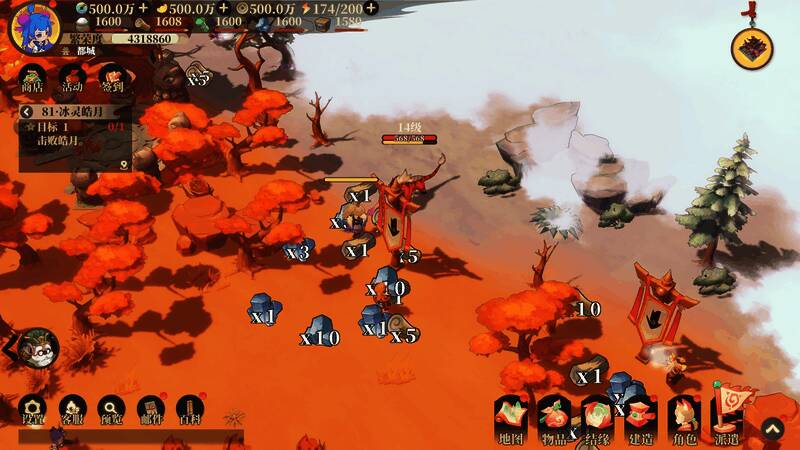Open the 设置 settings menu
Viewport: 800px width, 450px height.
point(32,411)
